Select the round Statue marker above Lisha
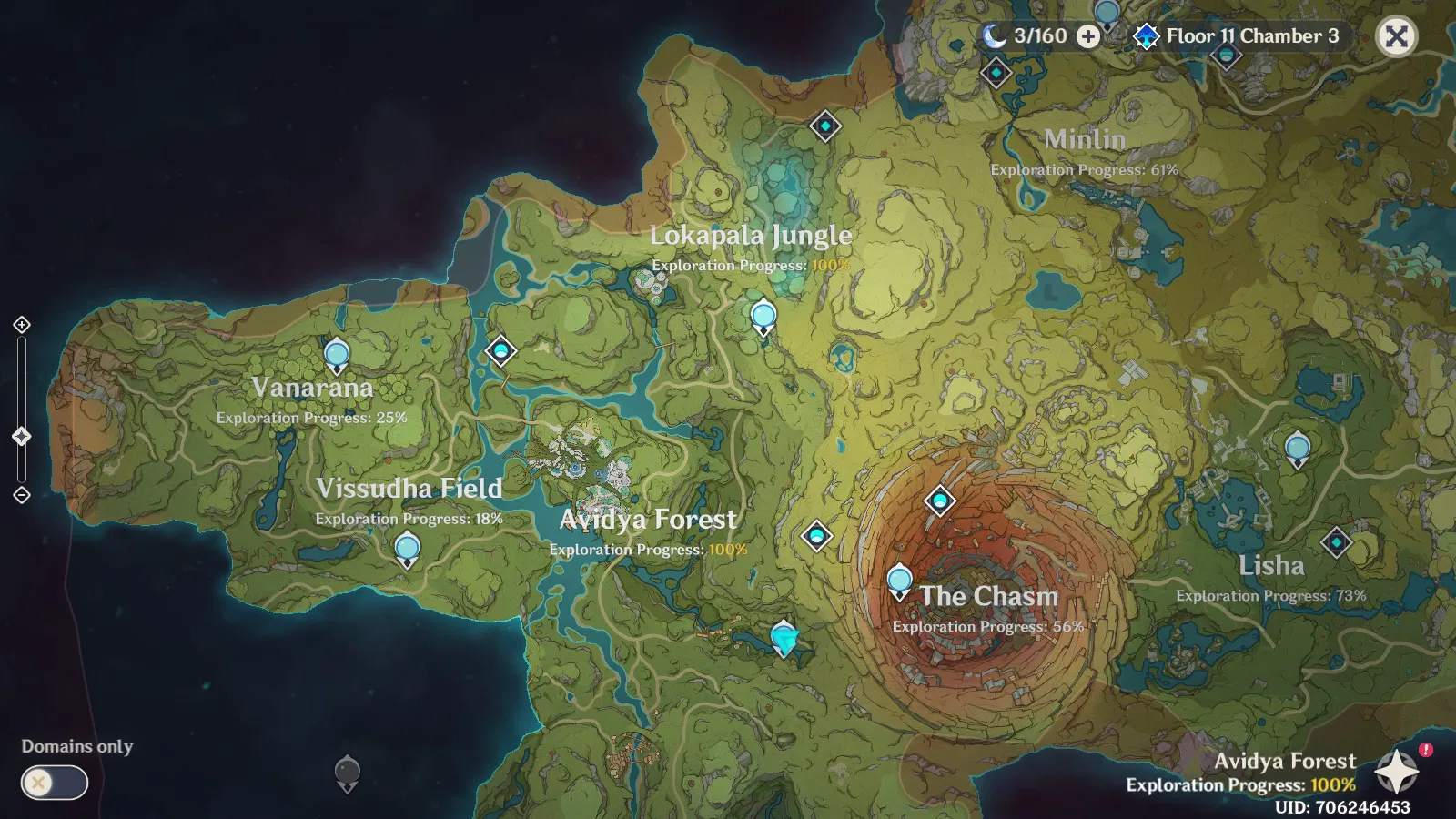Image resolution: width=1456 pixels, height=819 pixels. coord(1296,447)
